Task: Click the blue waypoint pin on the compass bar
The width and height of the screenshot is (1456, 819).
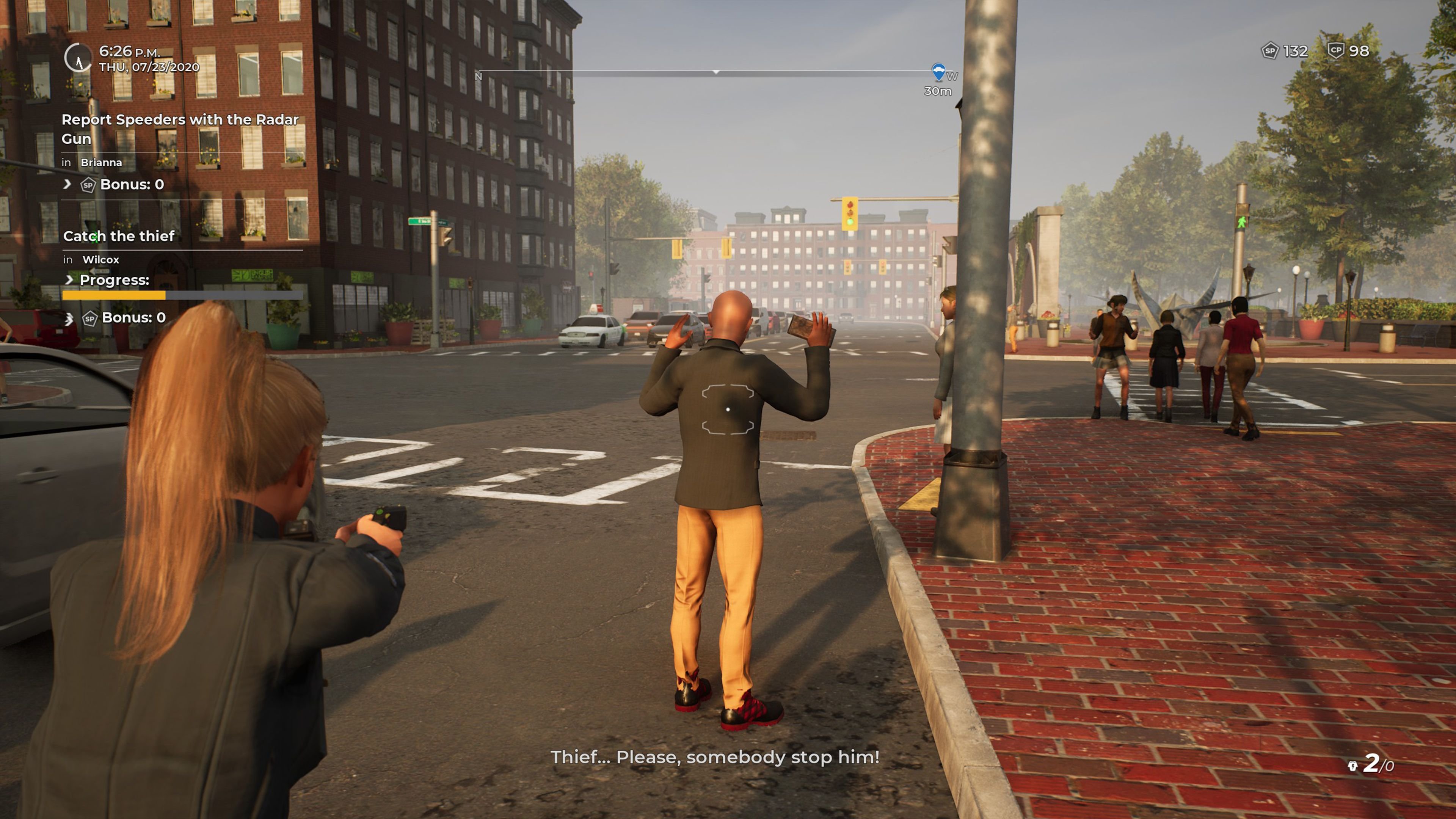Action: (938, 72)
